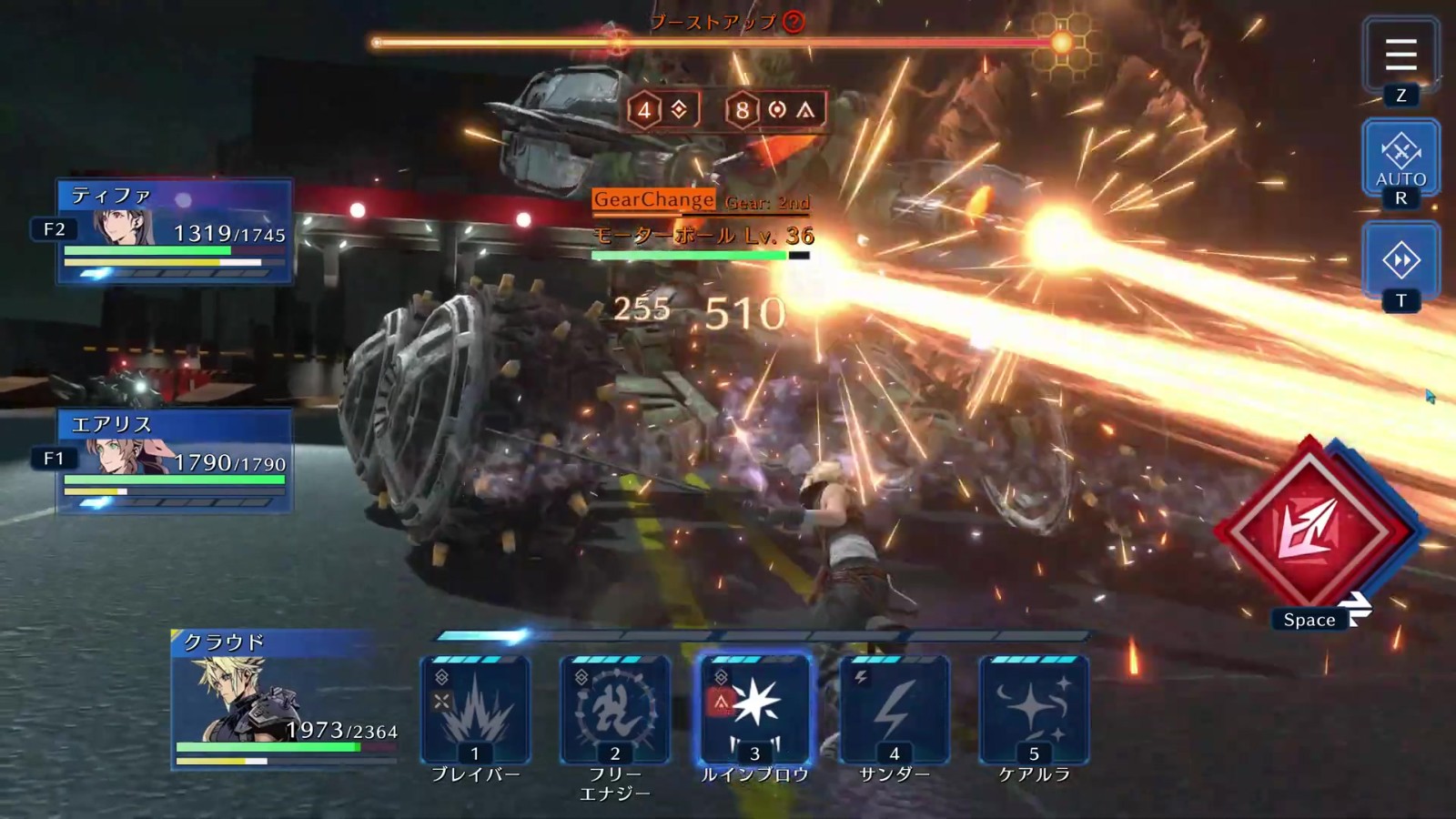Cast the ケアルラ healing spell
1456x819 pixels.
(x=1034, y=712)
